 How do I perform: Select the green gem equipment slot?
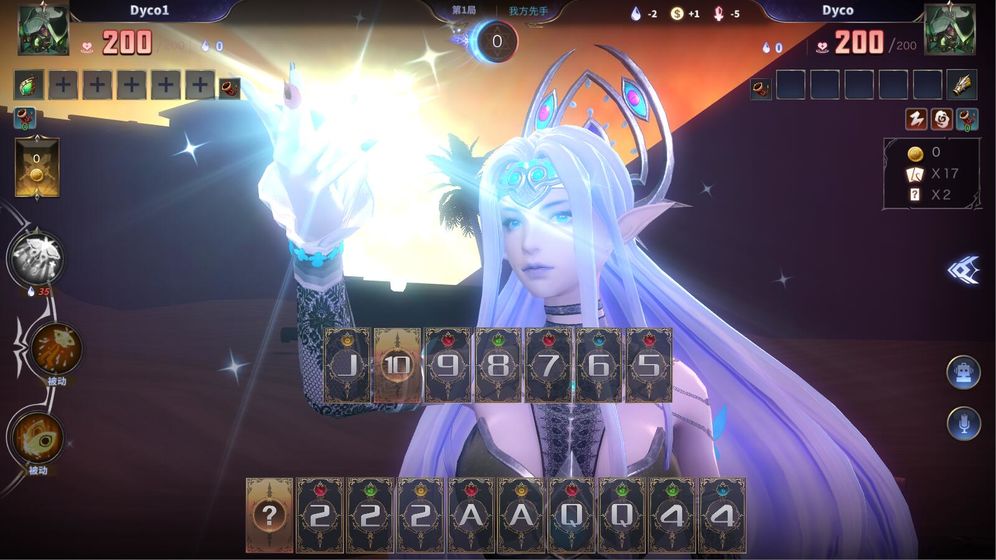[x=28, y=86]
